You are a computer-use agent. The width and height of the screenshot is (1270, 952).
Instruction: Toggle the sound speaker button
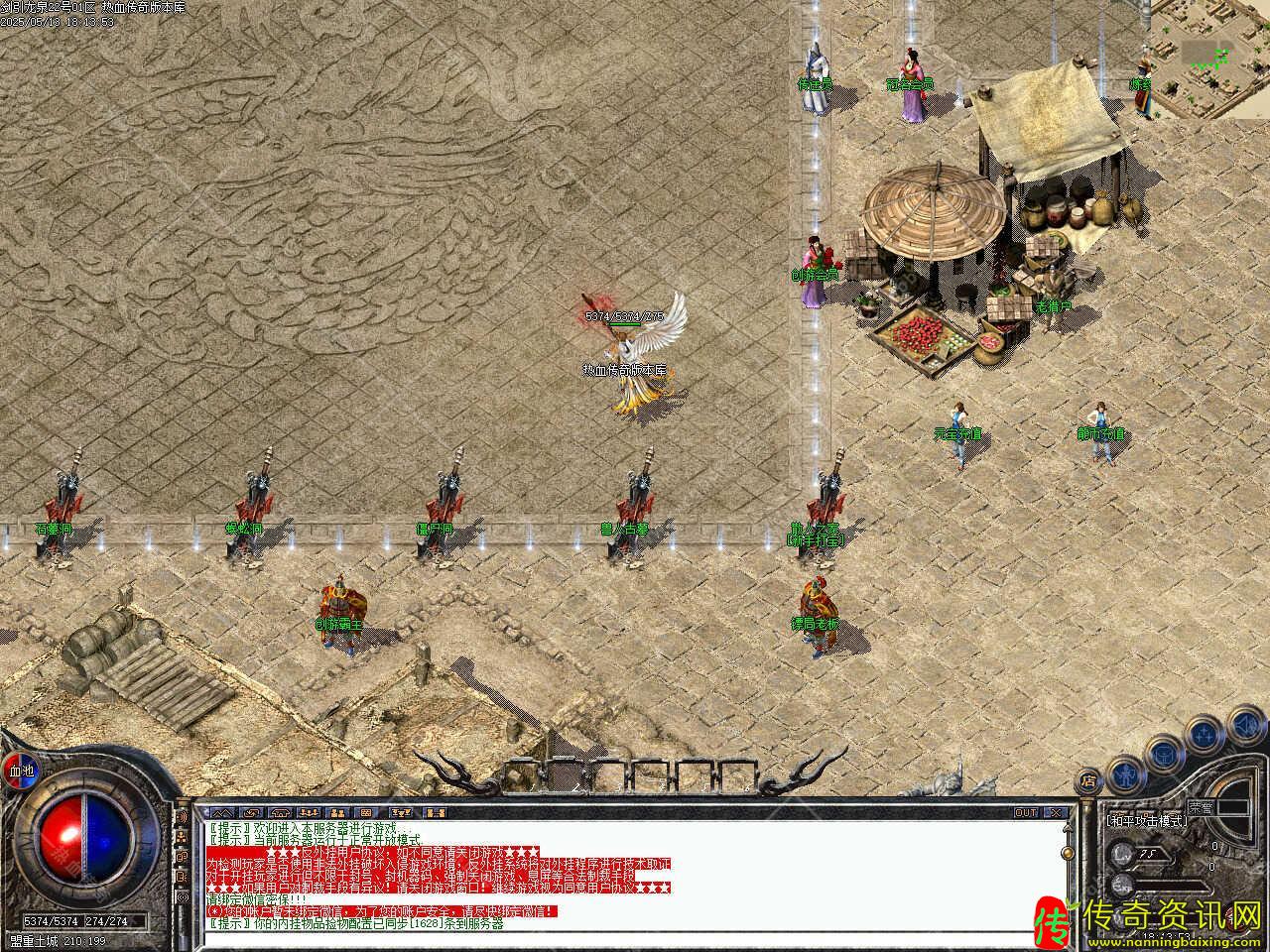click(1245, 724)
